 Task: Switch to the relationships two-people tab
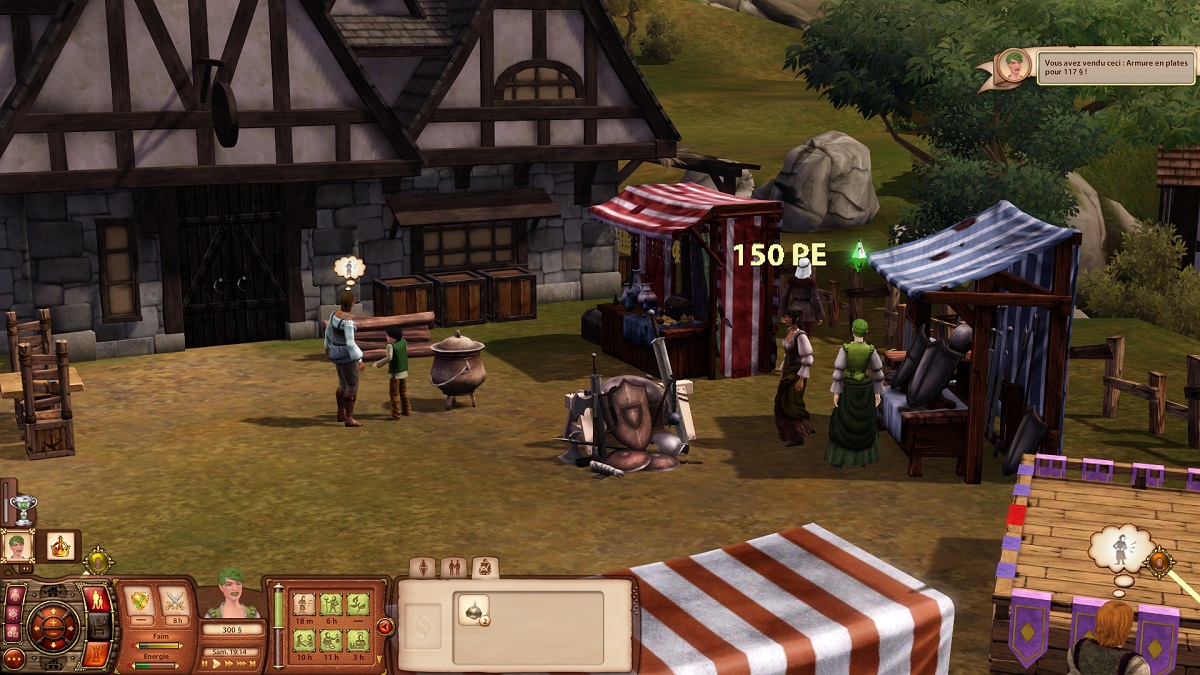point(453,568)
